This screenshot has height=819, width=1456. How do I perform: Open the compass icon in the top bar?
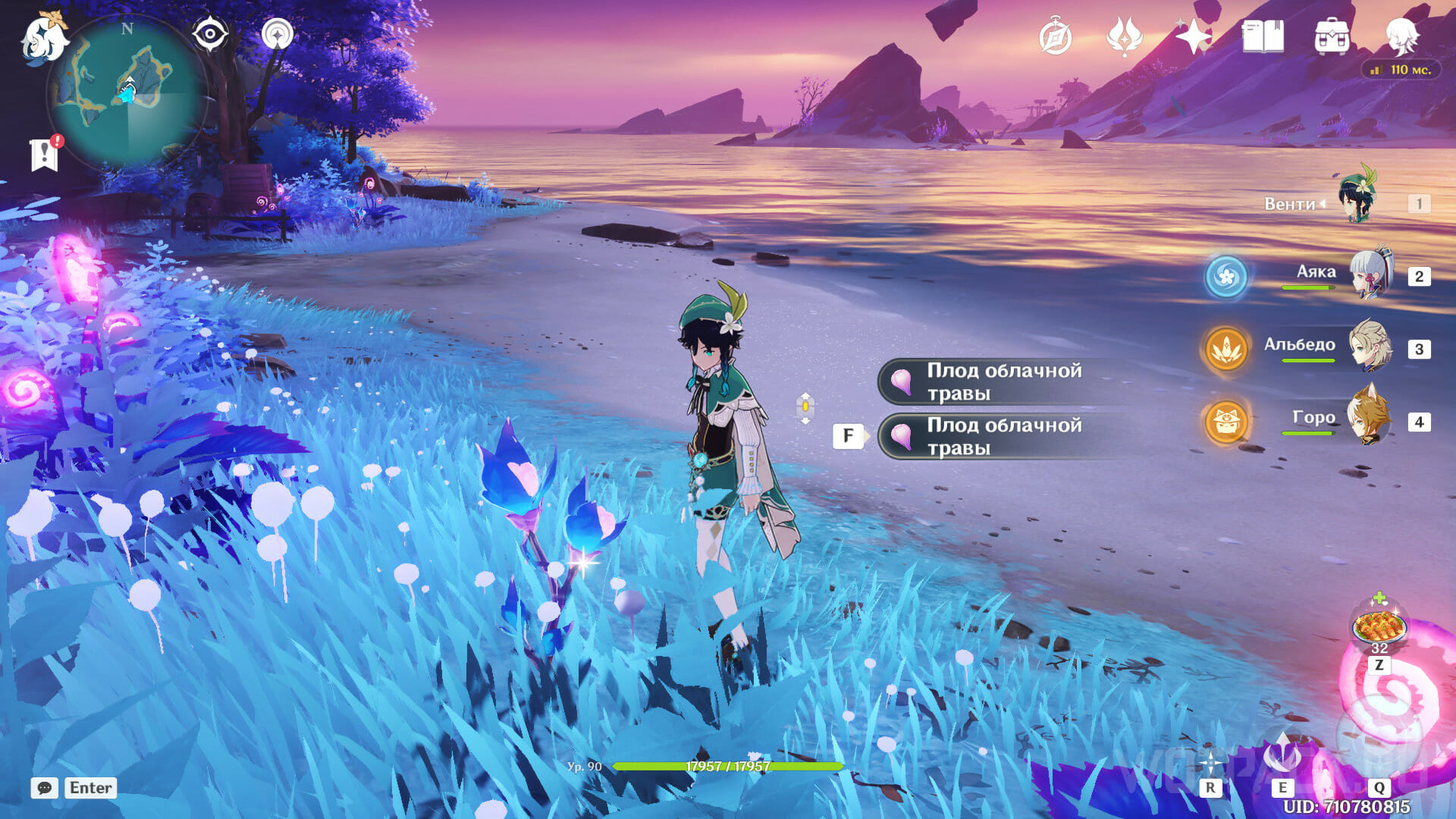[x=1056, y=37]
